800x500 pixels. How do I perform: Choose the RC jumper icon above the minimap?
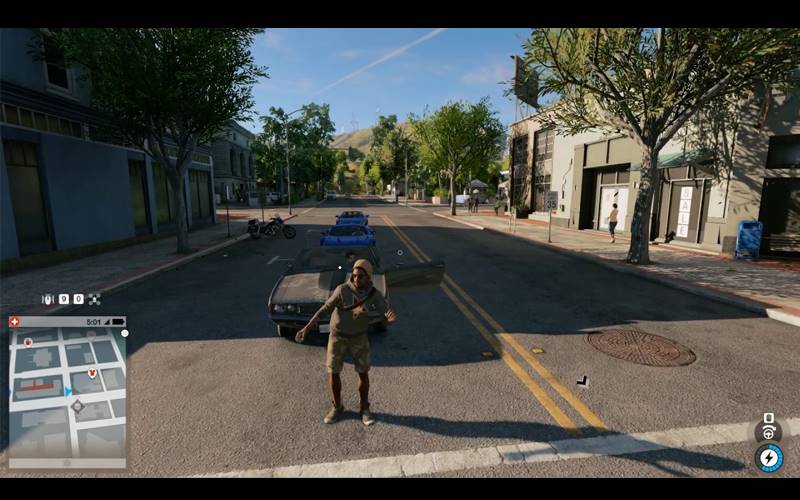coord(46,299)
